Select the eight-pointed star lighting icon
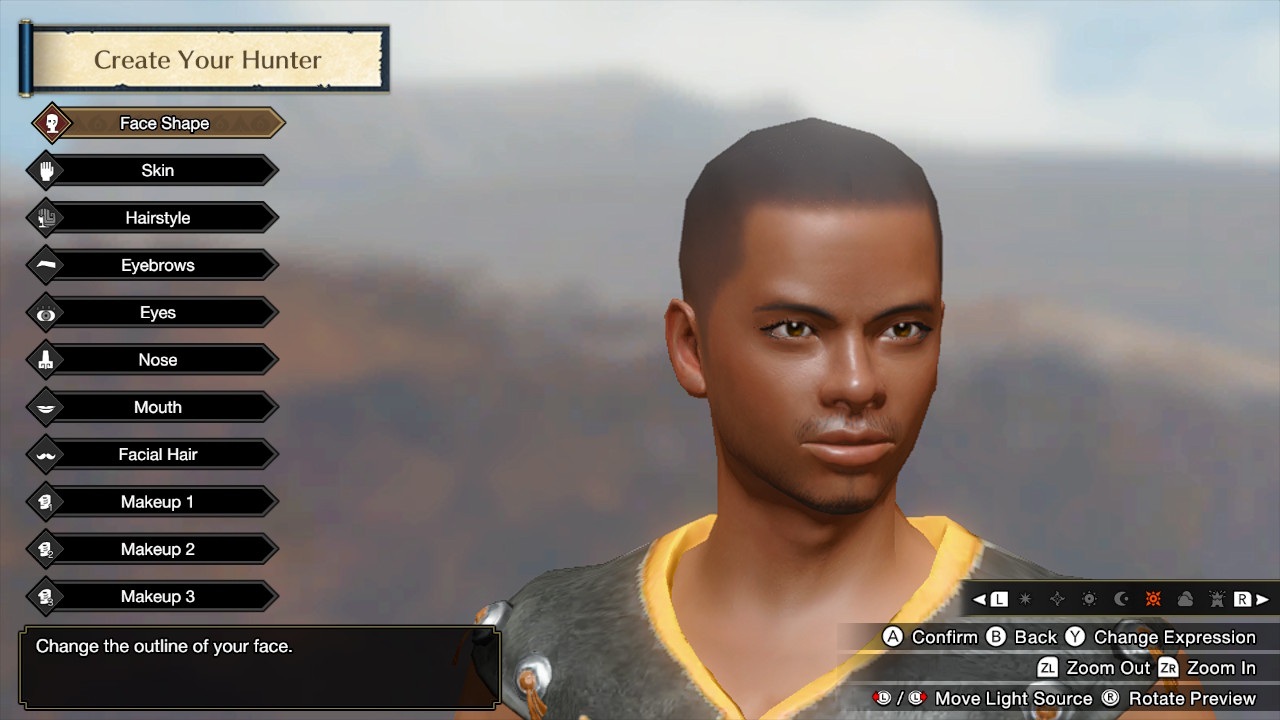Viewport: 1280px width, 720px height. tap(1025, 599)
